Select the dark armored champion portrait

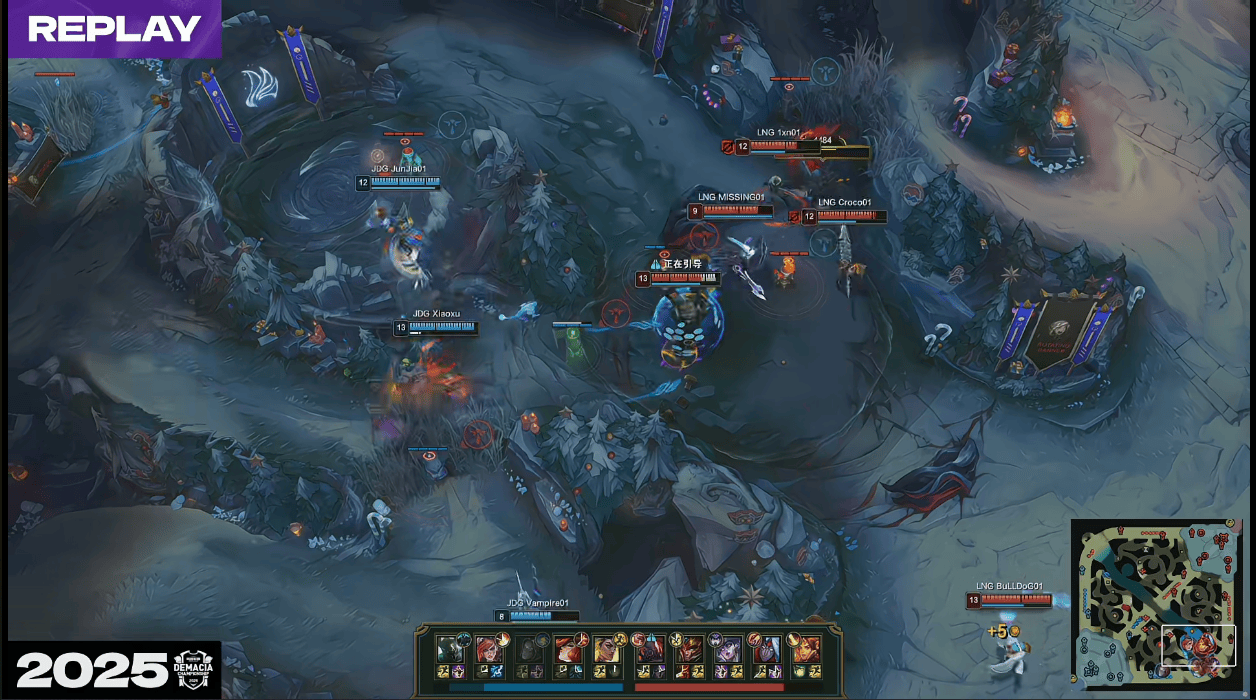click(448, 648)
